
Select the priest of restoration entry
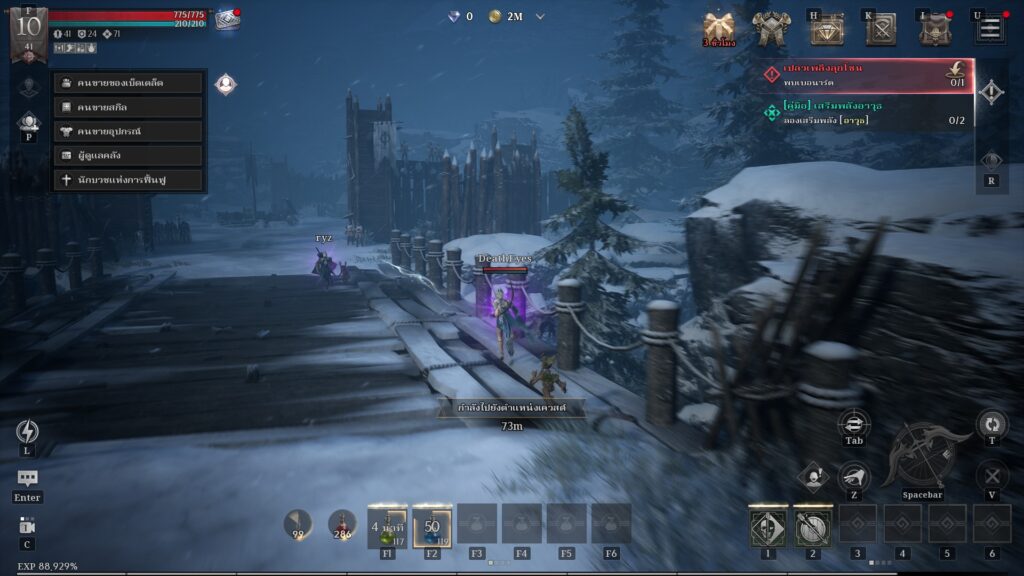coord(129,180)
